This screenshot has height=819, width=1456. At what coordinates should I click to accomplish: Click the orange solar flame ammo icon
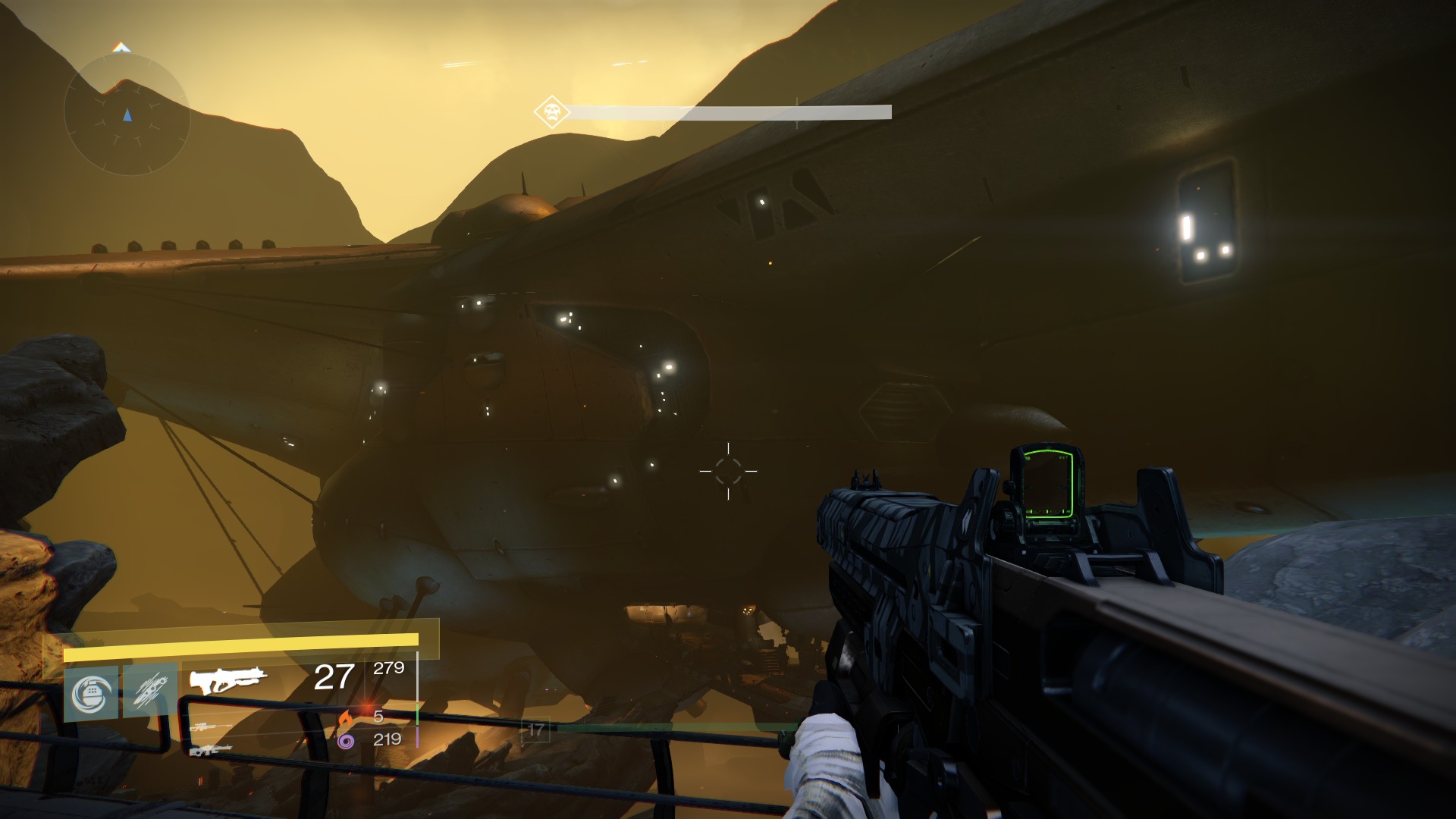(x=346, y=717)
